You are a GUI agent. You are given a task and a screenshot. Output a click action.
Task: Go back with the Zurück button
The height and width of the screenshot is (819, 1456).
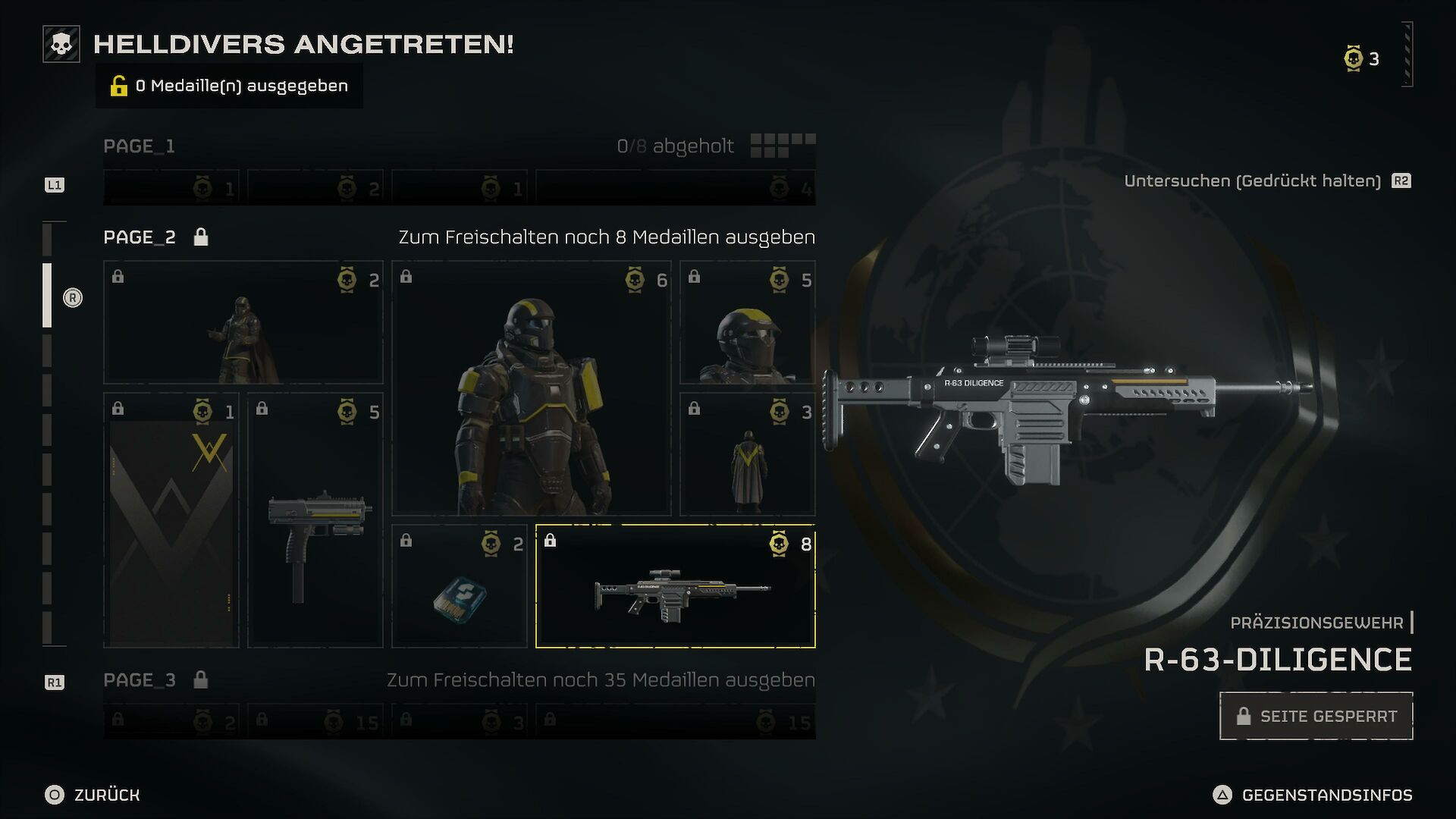[x=93, y=795]
